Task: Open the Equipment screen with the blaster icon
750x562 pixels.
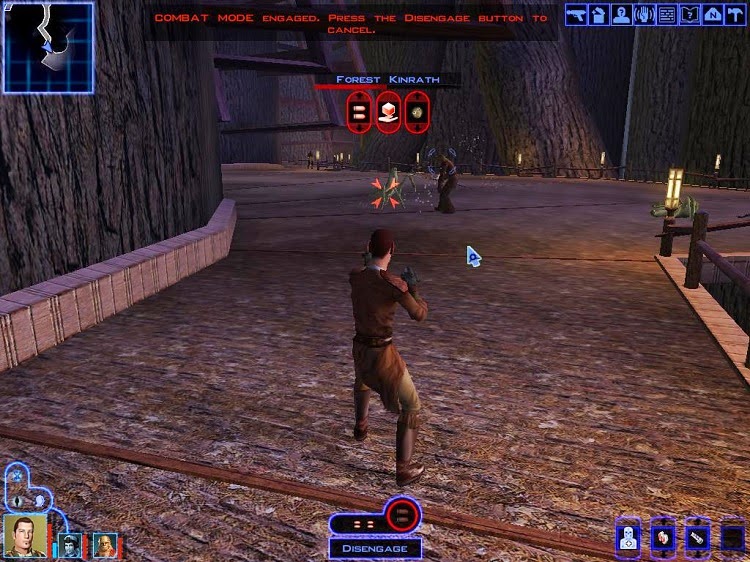Action: [x=576, y=15]
